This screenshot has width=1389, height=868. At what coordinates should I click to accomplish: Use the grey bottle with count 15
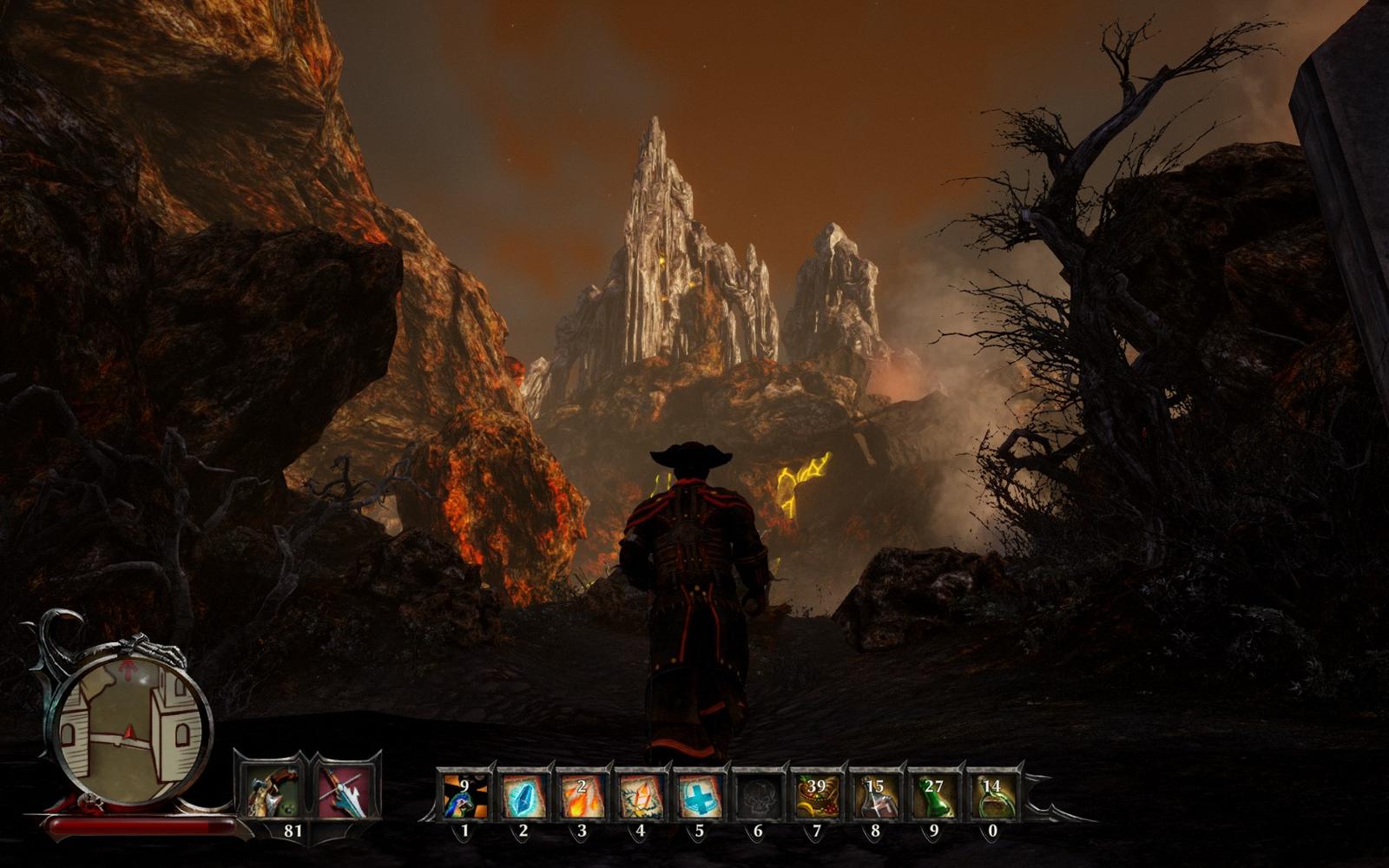875,795
